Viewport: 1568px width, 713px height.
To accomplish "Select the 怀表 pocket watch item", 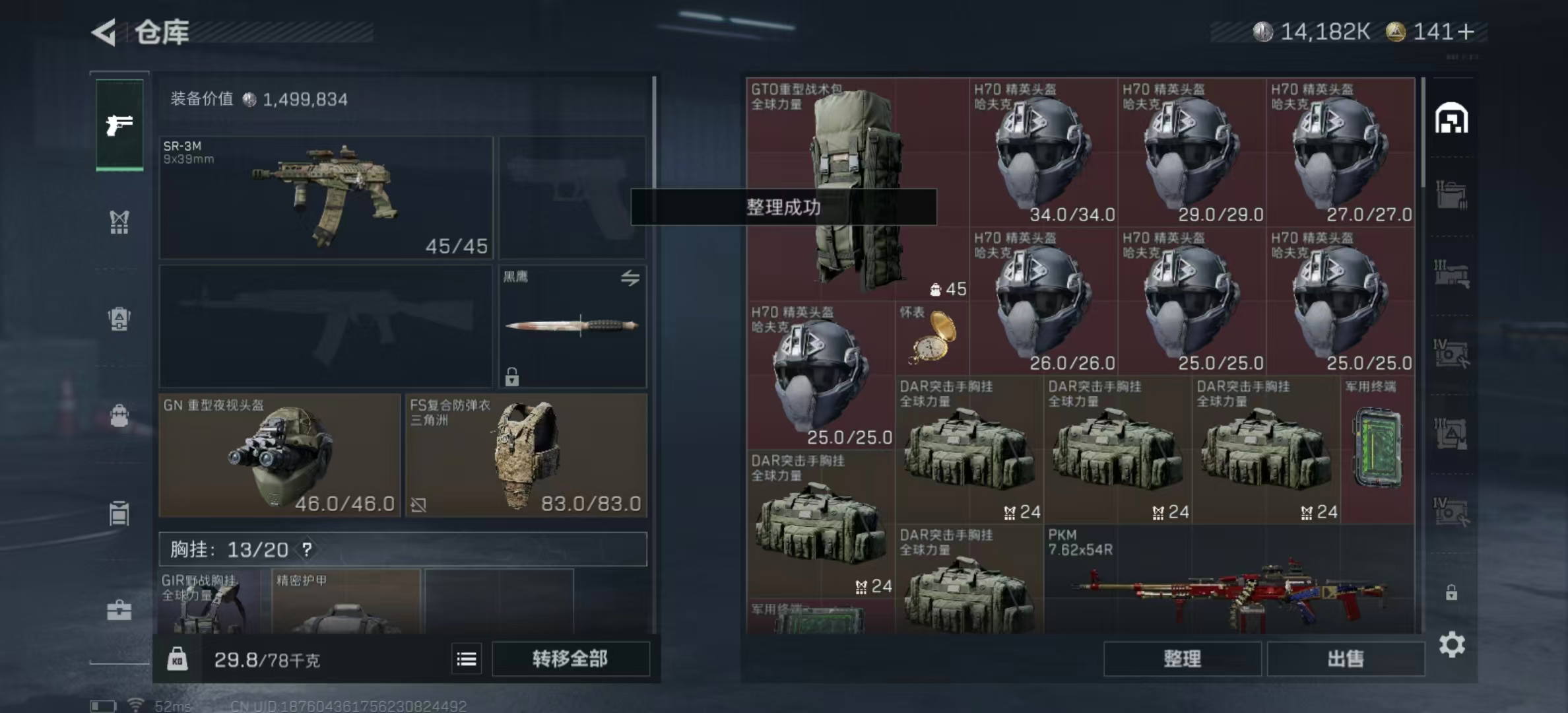I will pyautogui.click(x=932, y=338).
